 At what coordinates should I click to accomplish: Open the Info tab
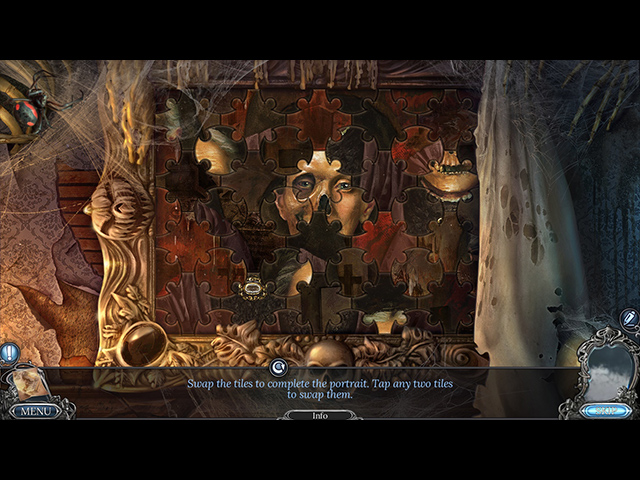point(320,415)
